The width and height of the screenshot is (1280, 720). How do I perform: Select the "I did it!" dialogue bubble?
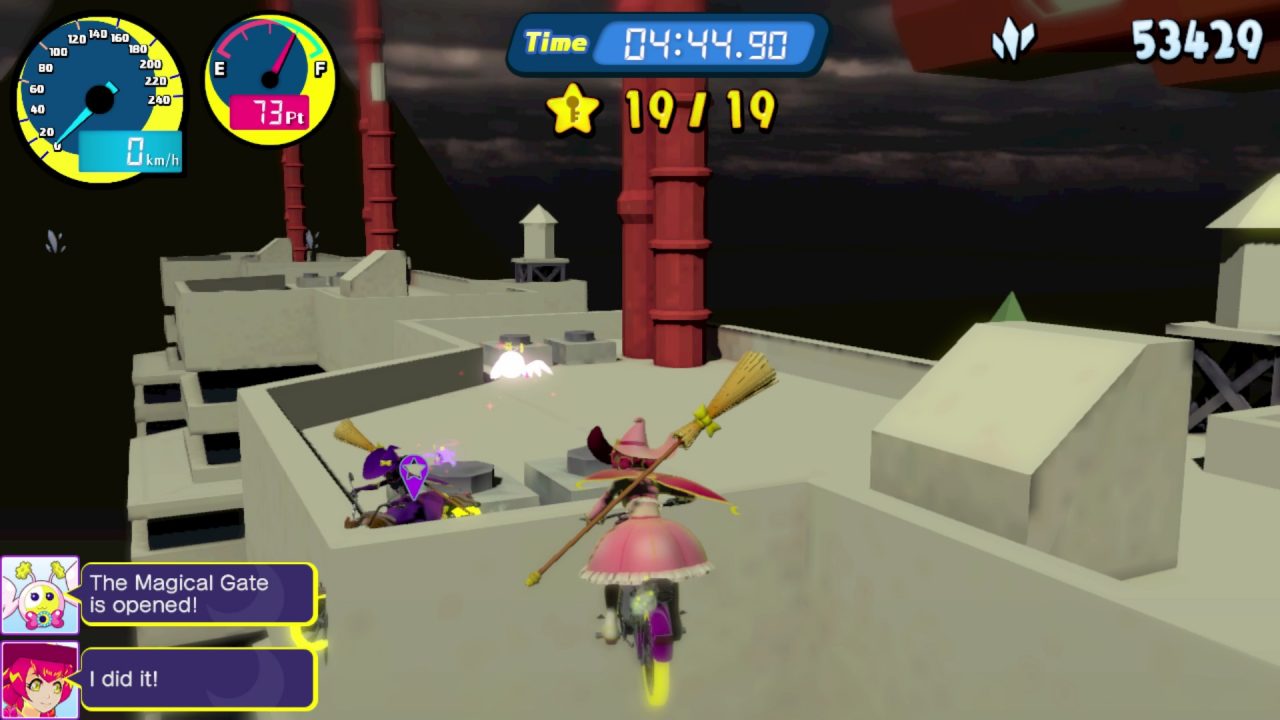(x=198, y=679)
